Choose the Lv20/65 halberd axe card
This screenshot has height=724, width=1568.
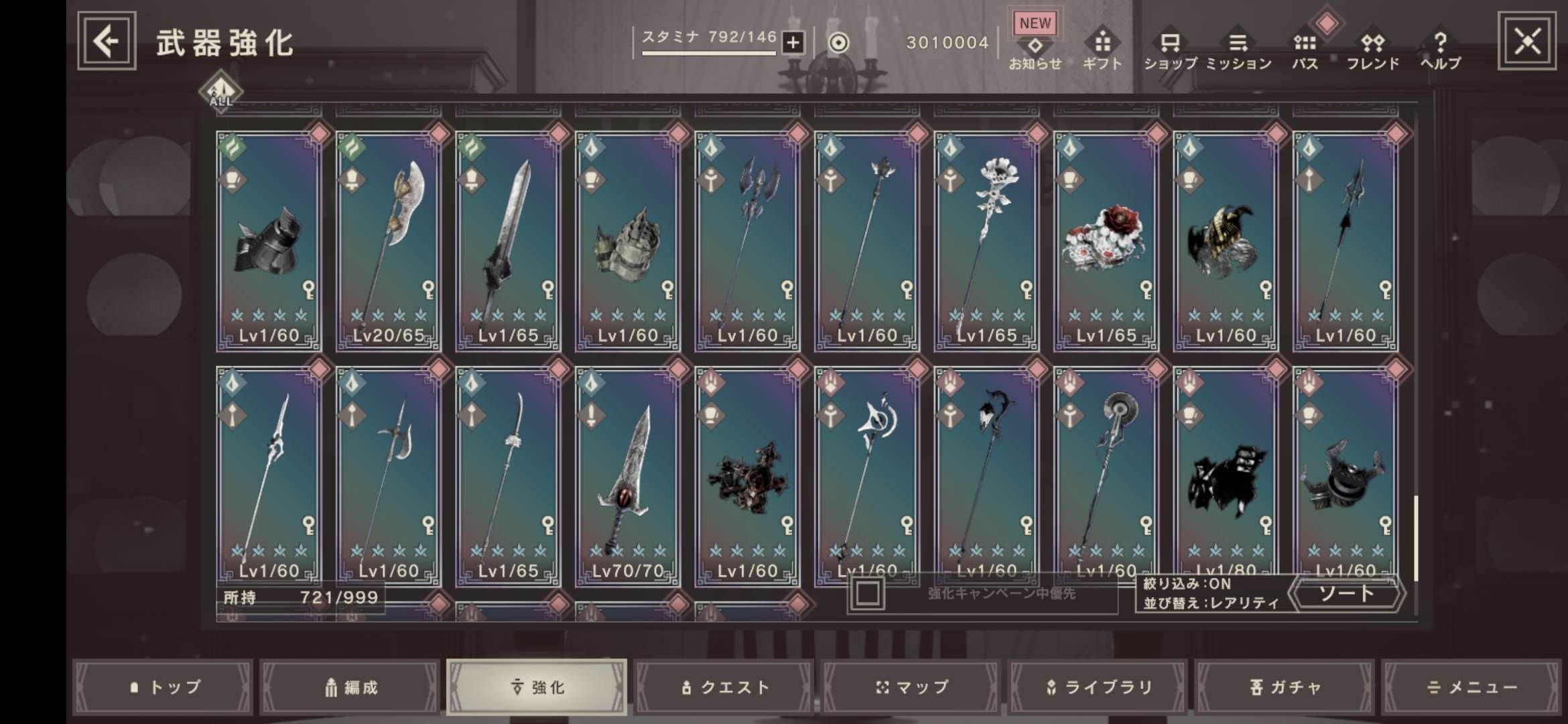(388, 241)
